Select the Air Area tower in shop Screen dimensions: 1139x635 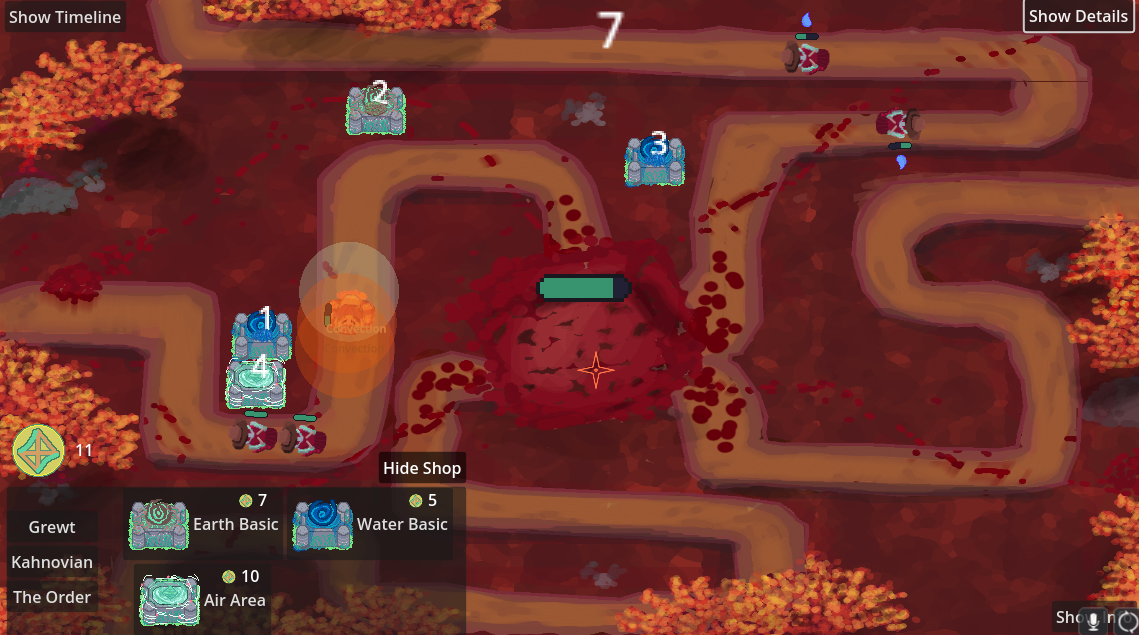tap(203, 599)
